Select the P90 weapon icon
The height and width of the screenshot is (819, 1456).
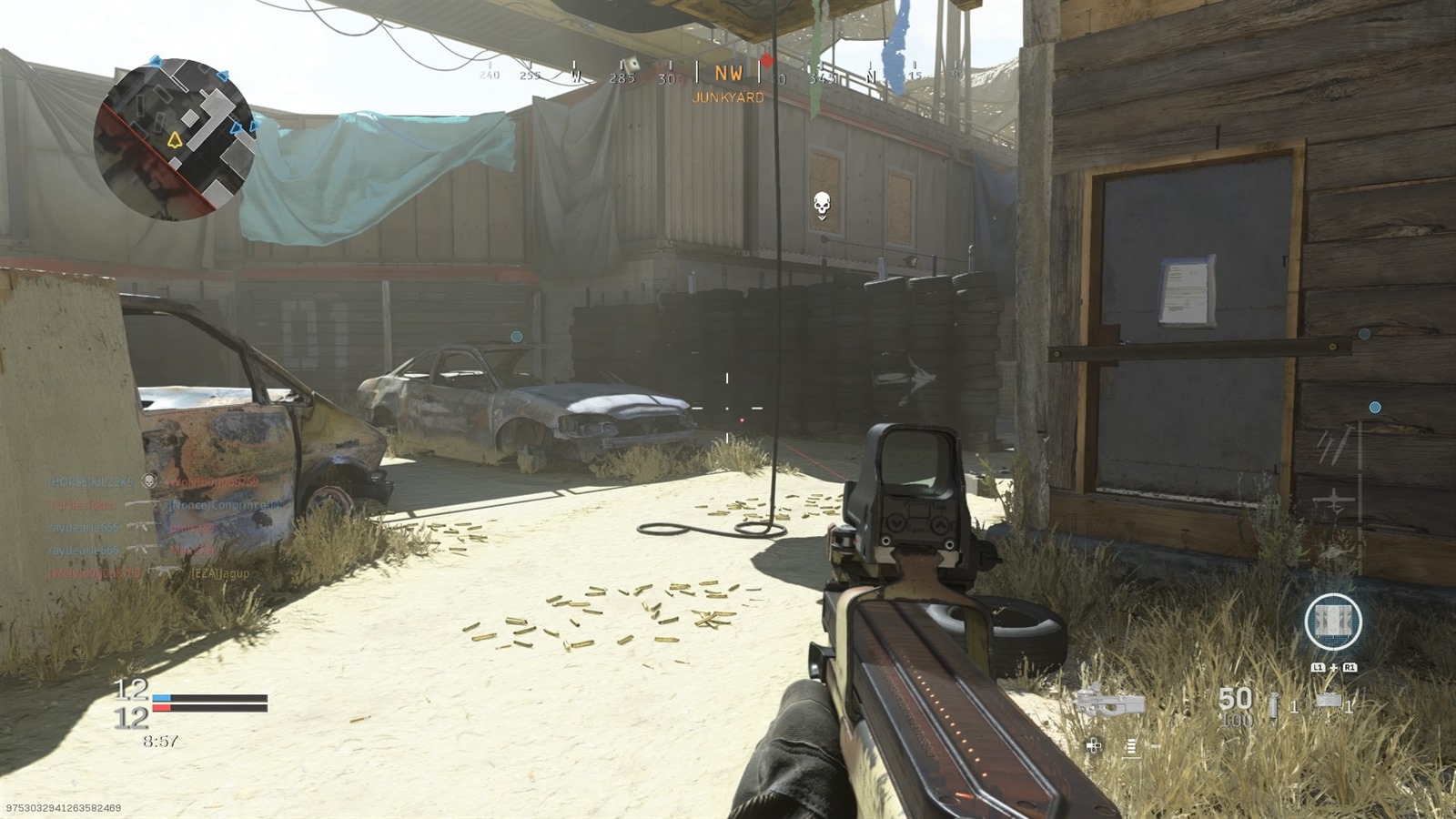(1110, 703)
